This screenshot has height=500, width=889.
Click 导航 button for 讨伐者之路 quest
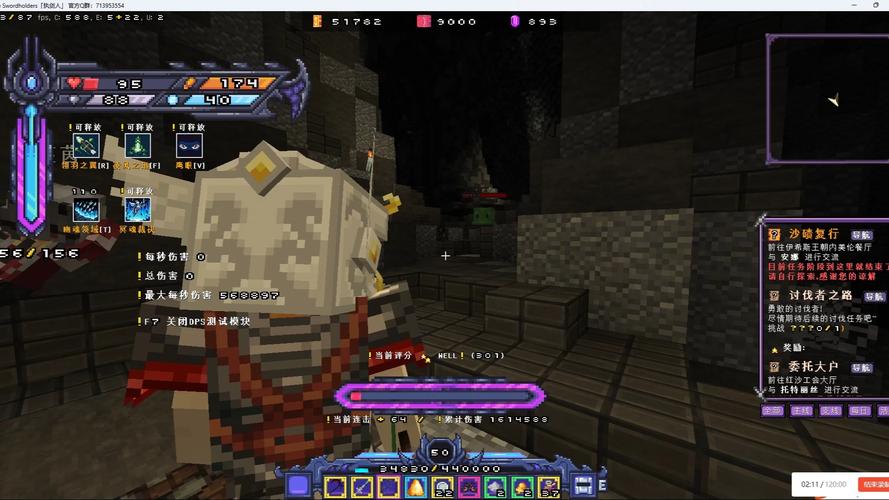click(x=874, y=296)
